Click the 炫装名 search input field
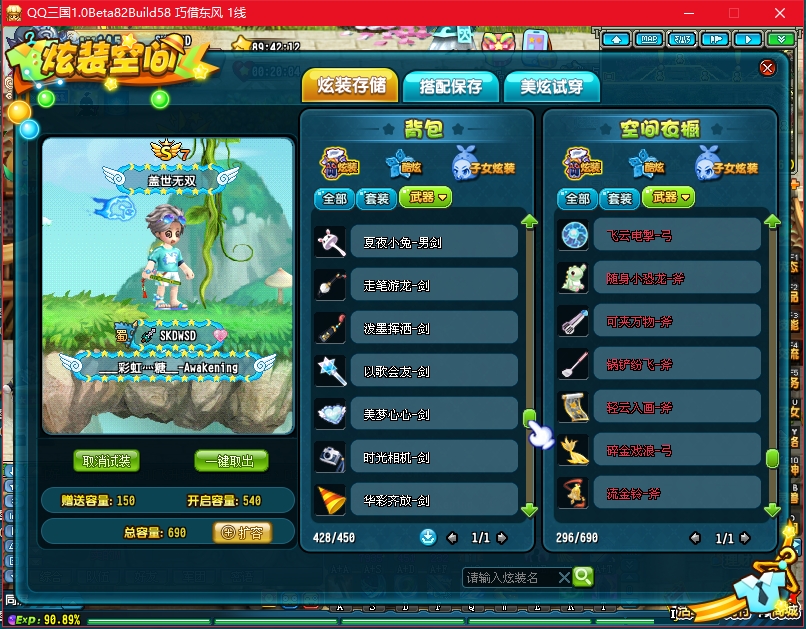This screenshot has height=629, width=806. 510,577
